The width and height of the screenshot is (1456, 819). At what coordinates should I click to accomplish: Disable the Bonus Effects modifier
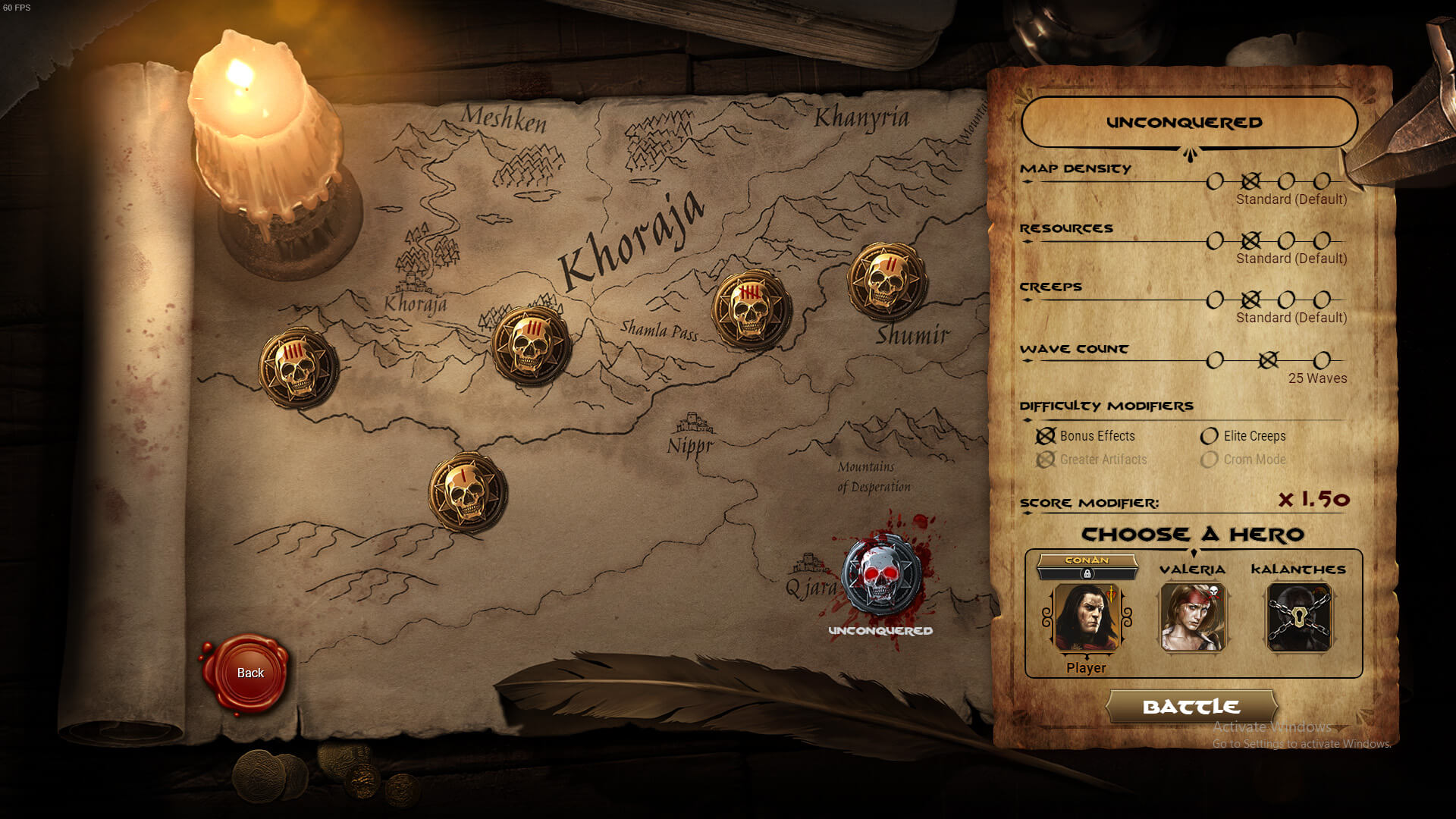[1046, 436]
